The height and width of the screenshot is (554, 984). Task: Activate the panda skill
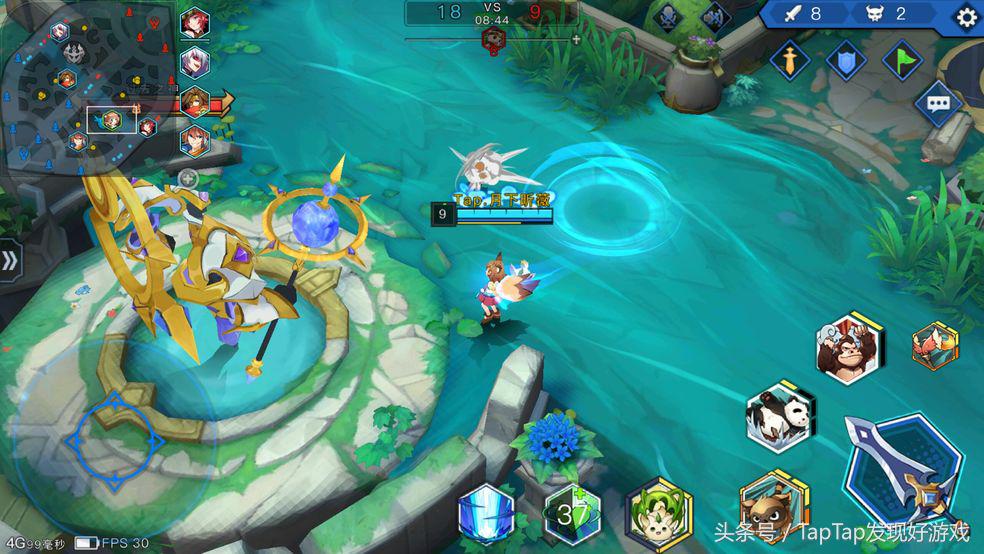tap(779, 416)
